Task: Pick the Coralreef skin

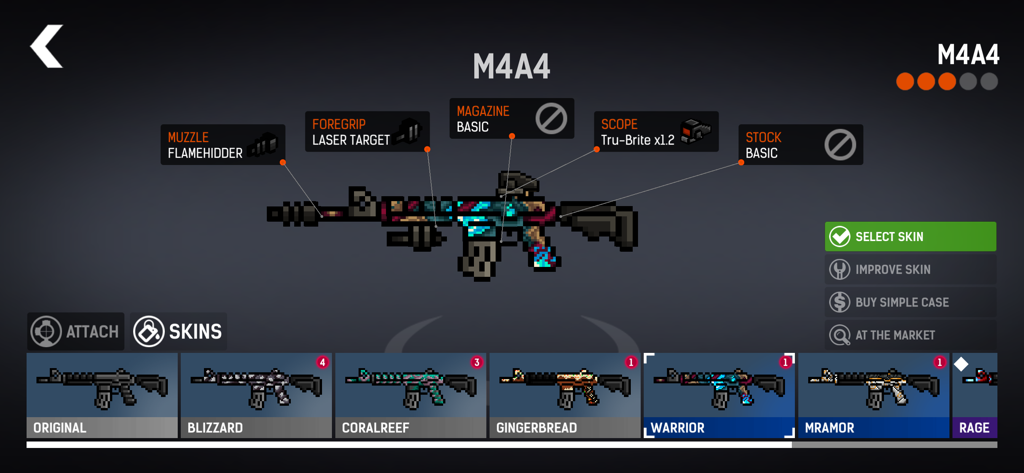Action: point(410,395)
